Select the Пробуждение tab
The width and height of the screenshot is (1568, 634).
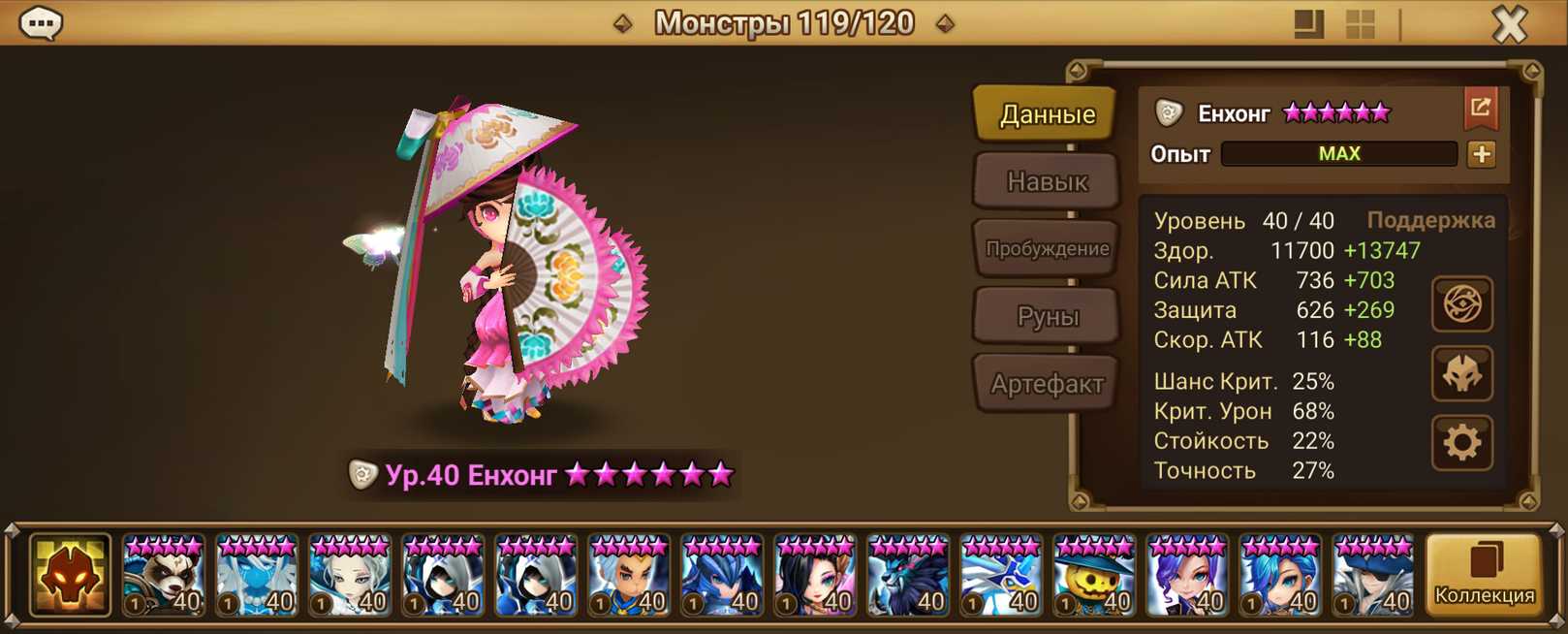coord(1047,248)
